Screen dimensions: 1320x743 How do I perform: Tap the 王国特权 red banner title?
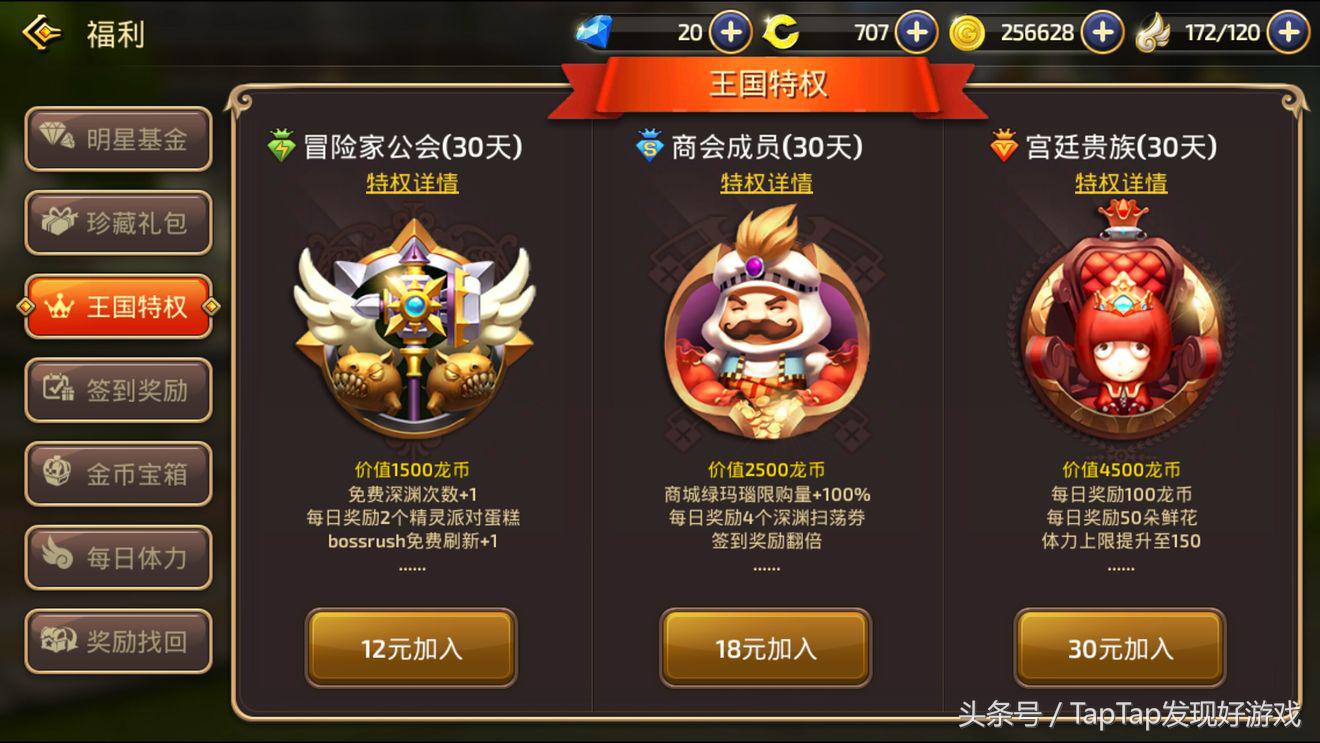click(x=771, y=85)
